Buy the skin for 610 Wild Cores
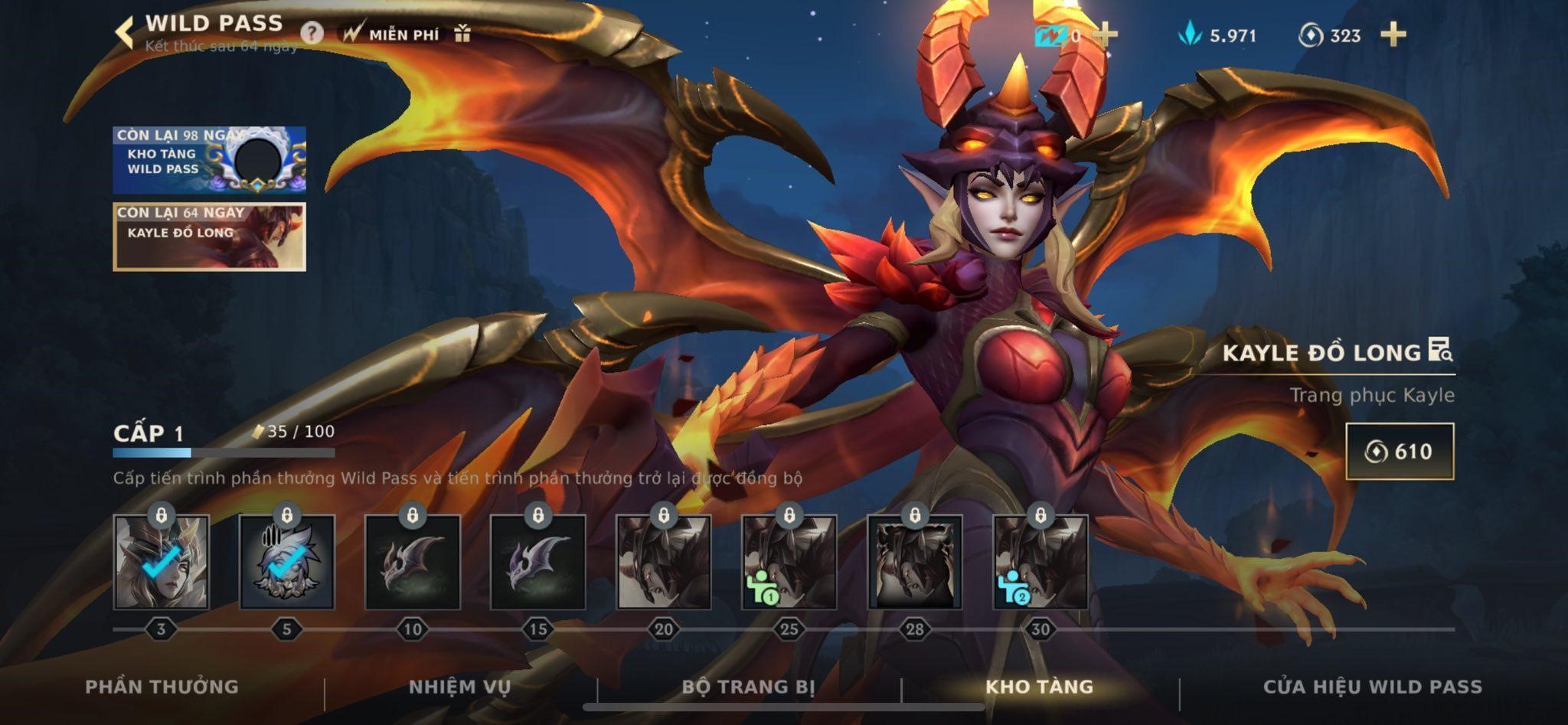The image size is (1568, 725). click(1399, 451)
